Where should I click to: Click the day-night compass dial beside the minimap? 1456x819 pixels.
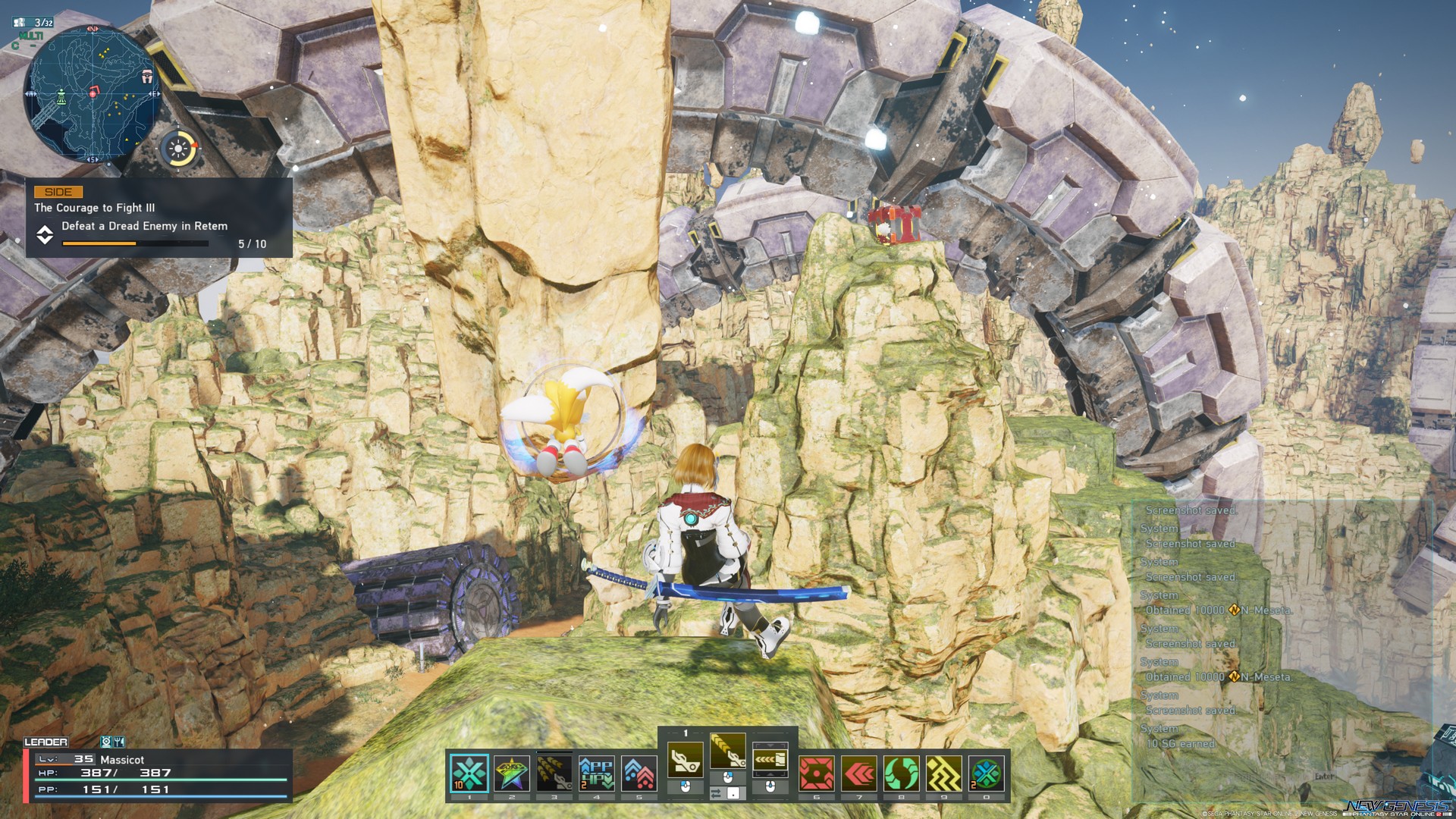(179, 148)
